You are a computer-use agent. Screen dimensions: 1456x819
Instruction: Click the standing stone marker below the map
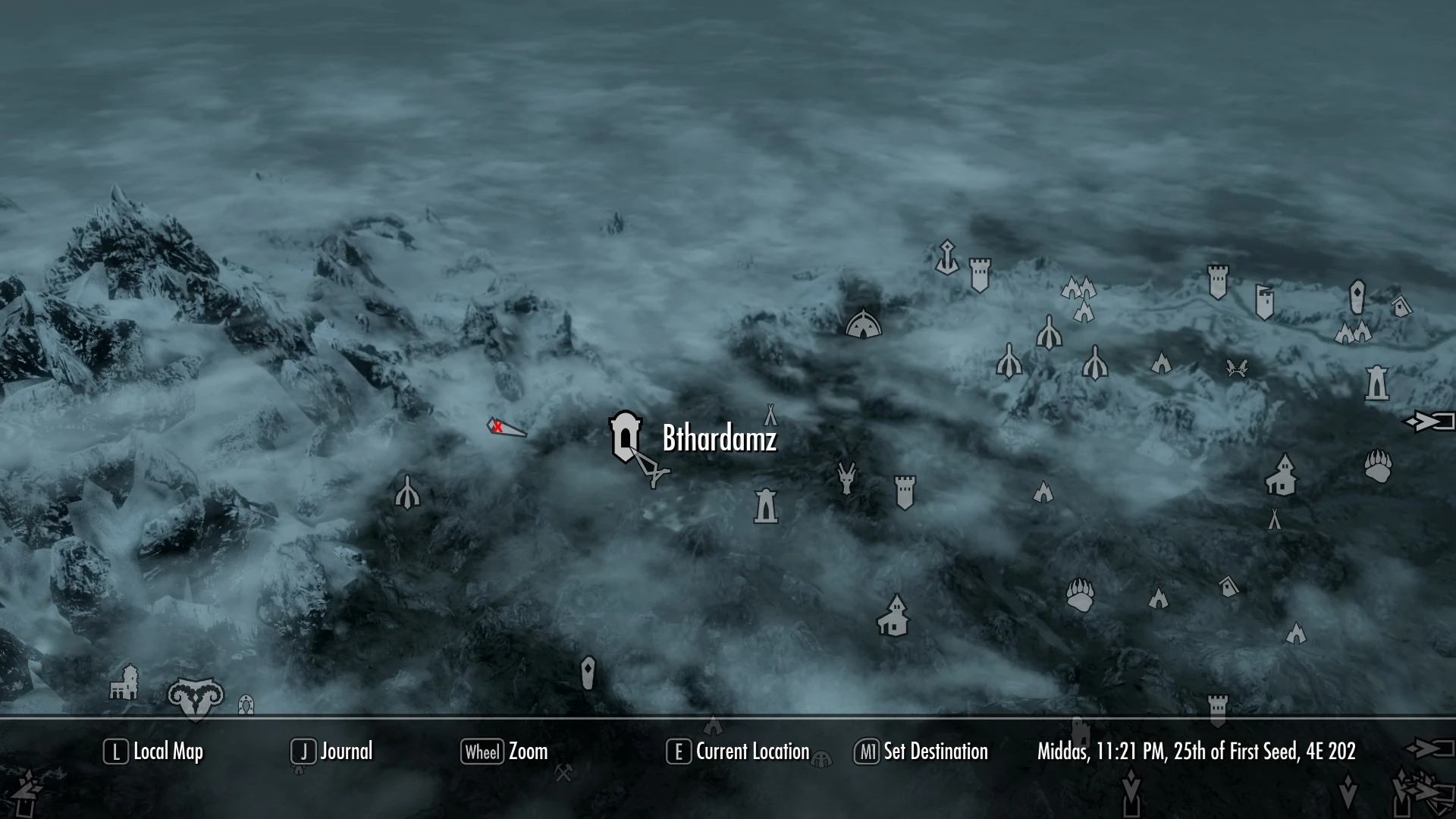click(1131, 792)
